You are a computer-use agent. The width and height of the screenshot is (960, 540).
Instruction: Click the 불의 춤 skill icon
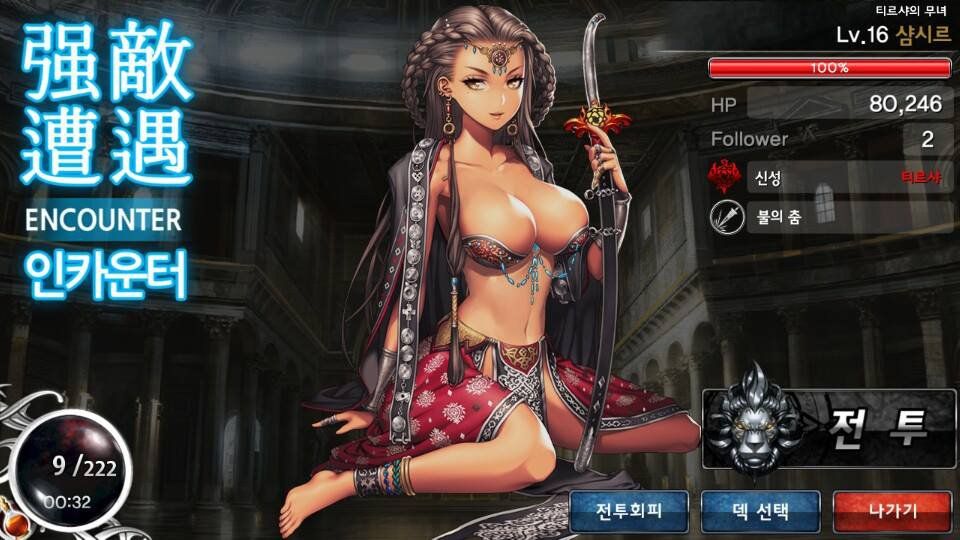tap(726, 217)
